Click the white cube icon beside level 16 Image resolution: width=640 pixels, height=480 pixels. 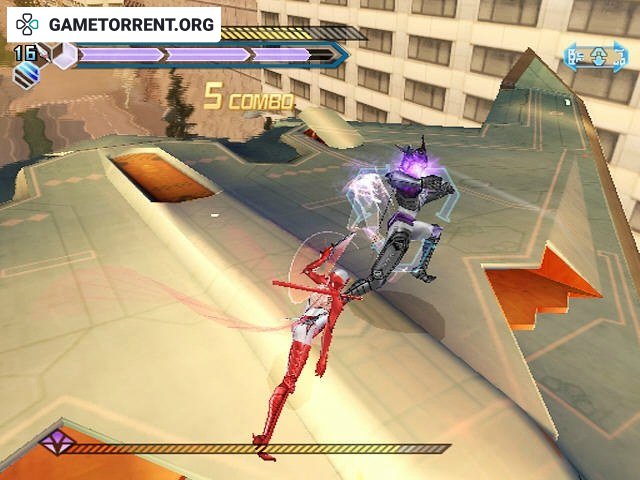pos(64,57)
